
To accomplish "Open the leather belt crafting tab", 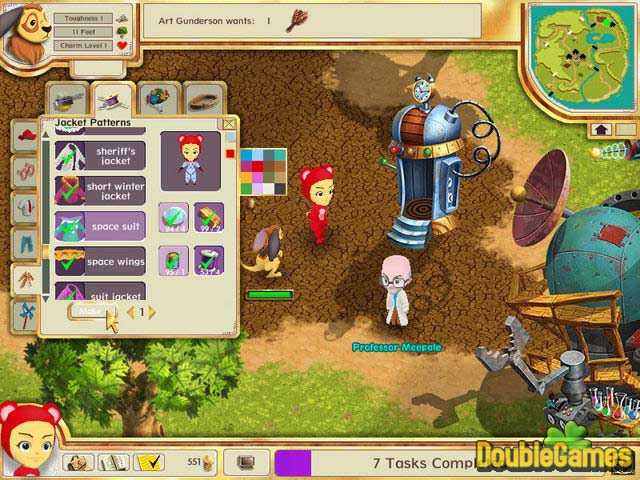I will 203,99.
